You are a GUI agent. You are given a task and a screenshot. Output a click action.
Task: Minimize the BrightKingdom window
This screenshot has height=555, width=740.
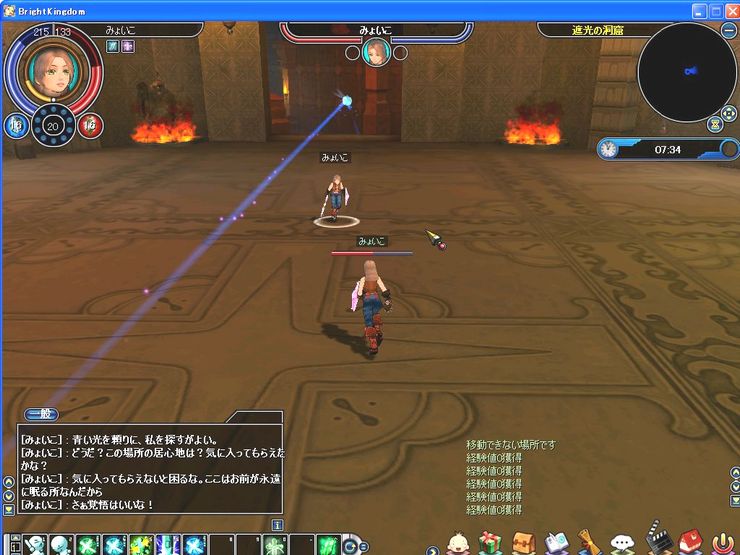coord(699,10)
